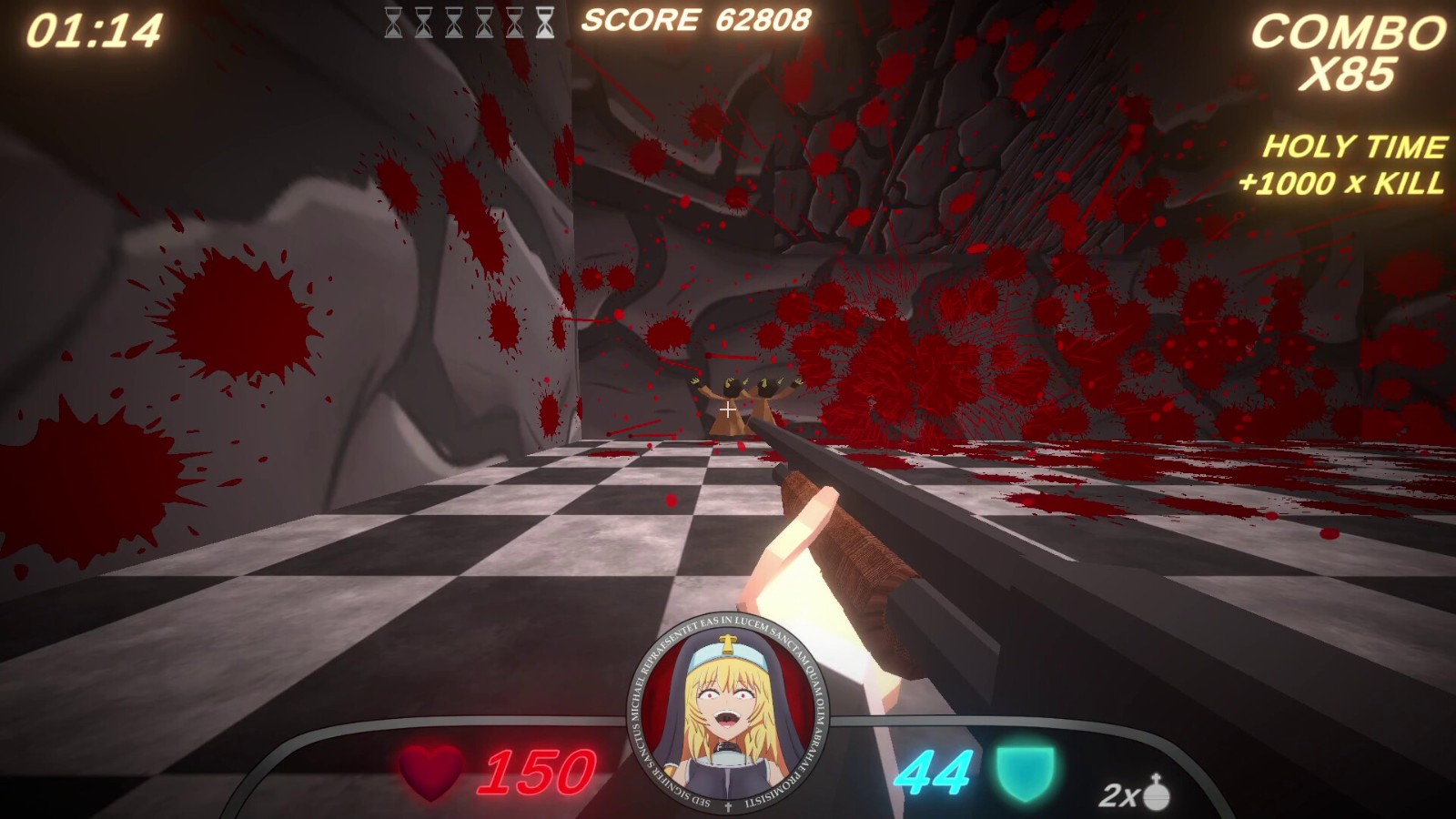Image resolution: width=1456 pixels, height=819 pixels.
Task: Click the red heart health icon
Action: click(431, 772)
